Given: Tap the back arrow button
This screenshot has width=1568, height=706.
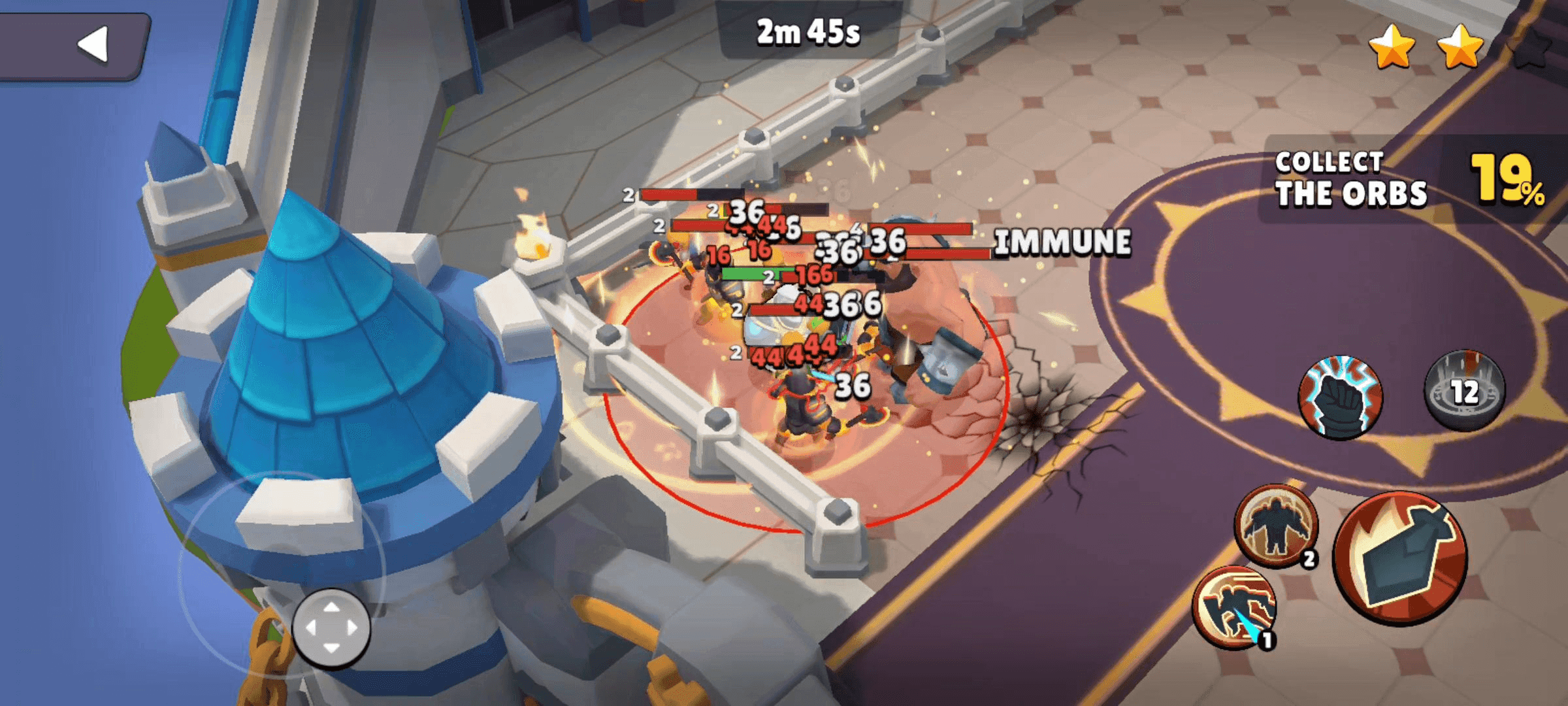Looking at the screenshot, I should (x=93, y=44).
